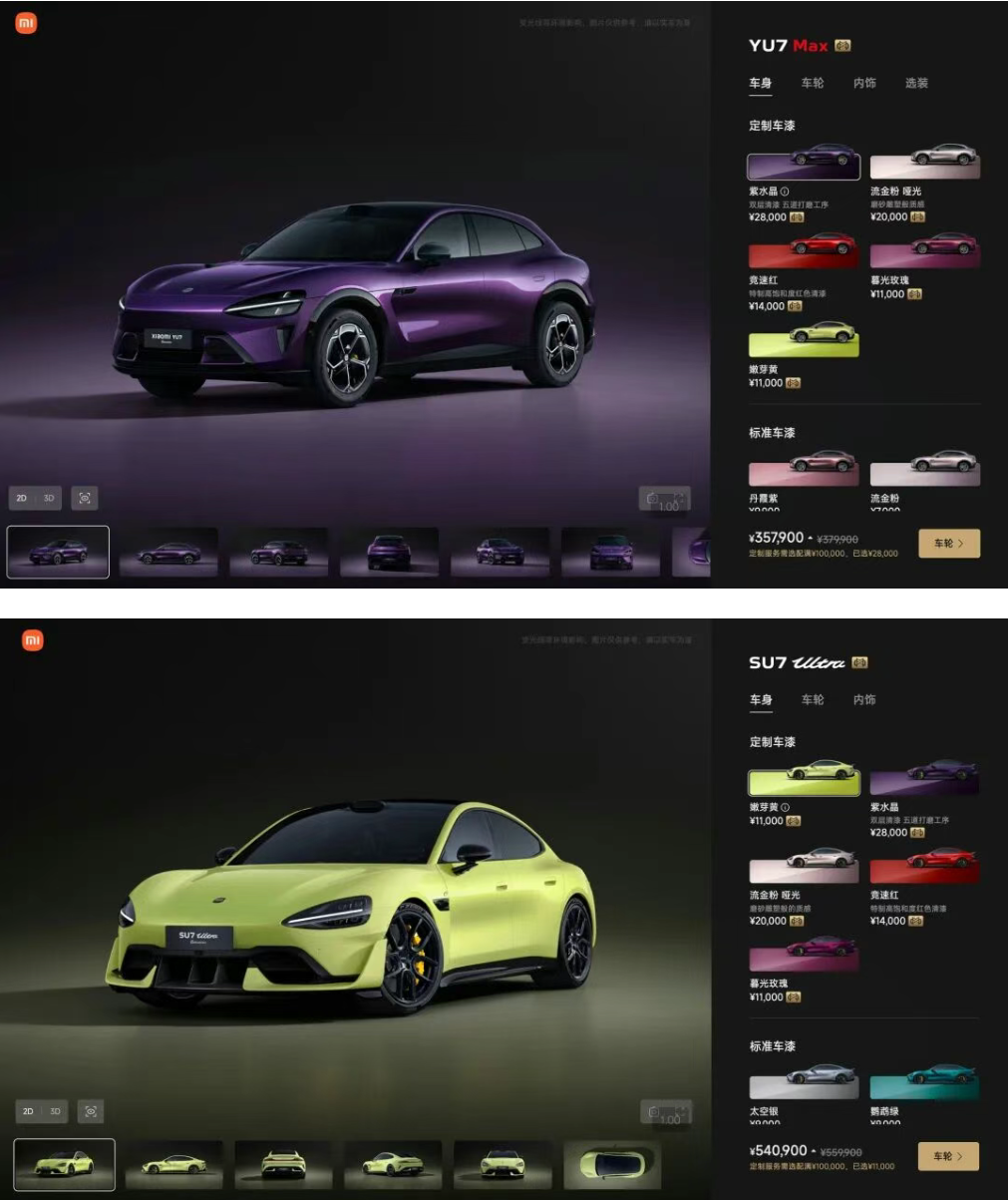Click the gold 车轮 next button for SU7 Ultra

[949, 1156]
